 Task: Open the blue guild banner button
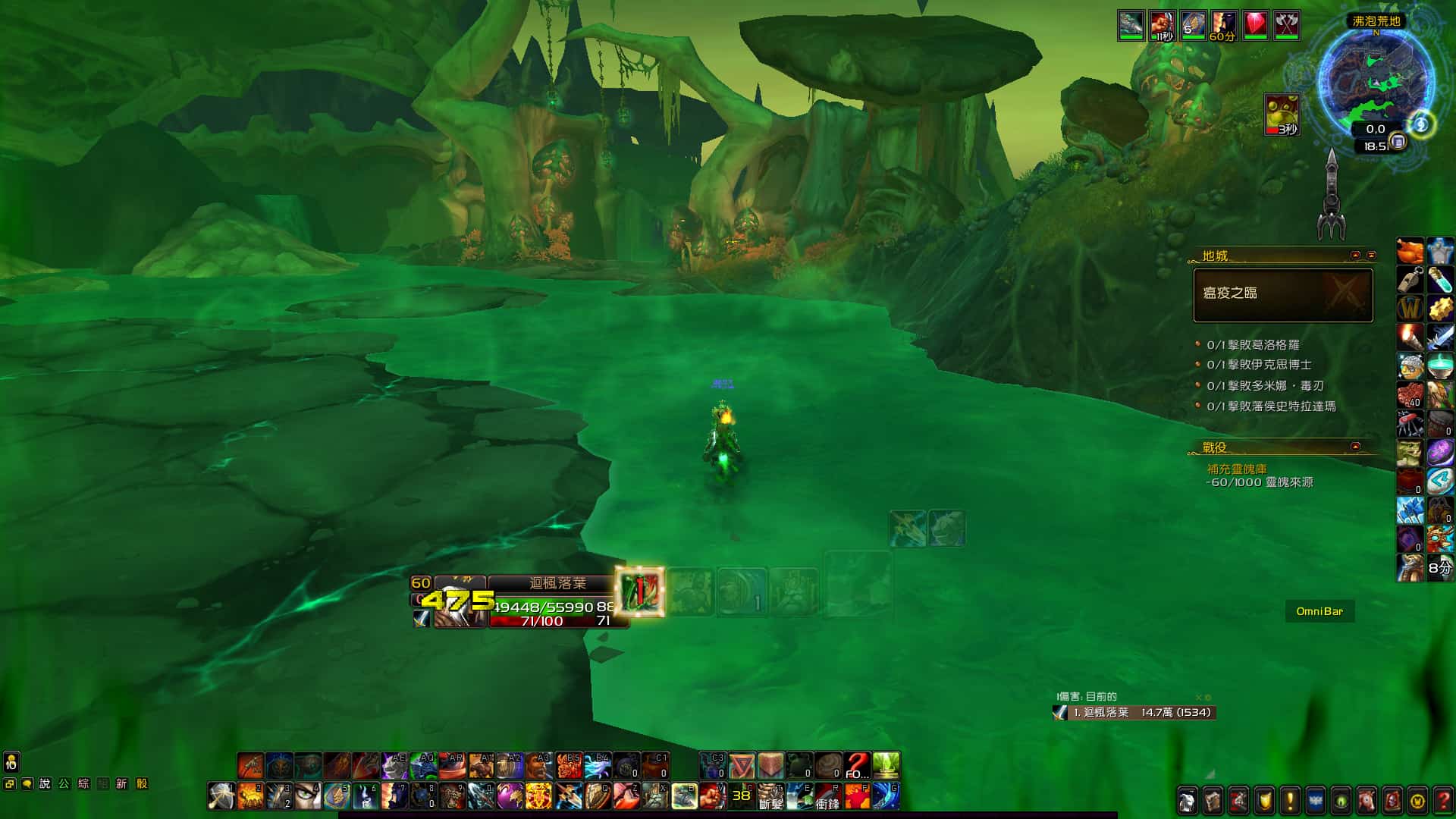click(1315, 800)
